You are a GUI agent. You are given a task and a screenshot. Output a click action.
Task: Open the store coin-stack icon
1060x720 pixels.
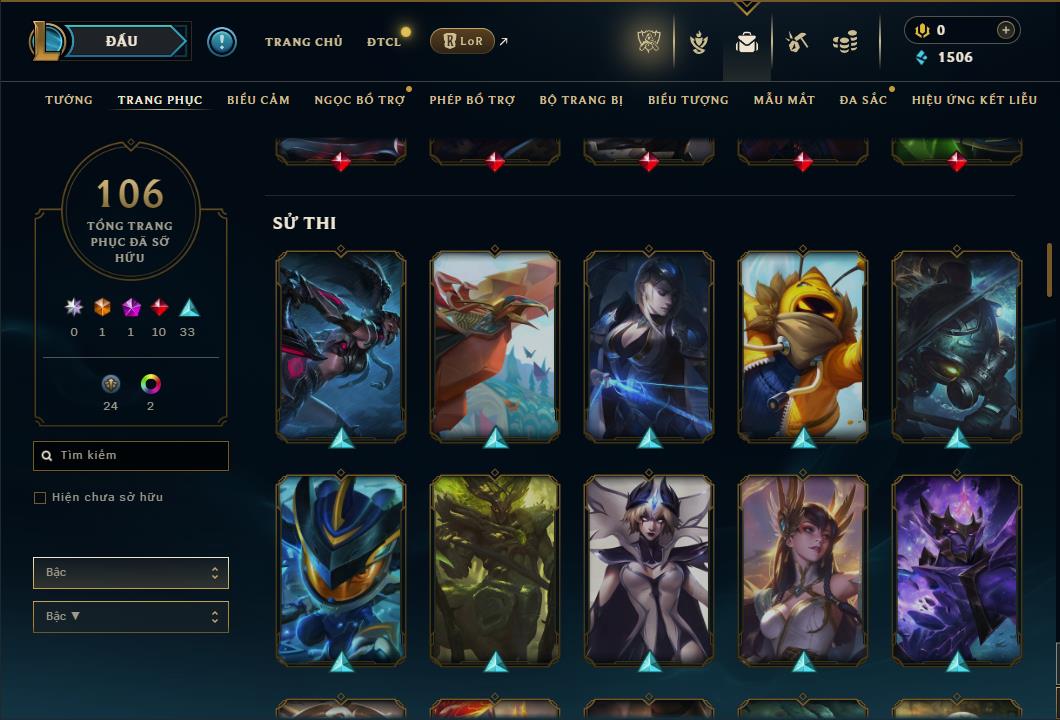(845, 42)
